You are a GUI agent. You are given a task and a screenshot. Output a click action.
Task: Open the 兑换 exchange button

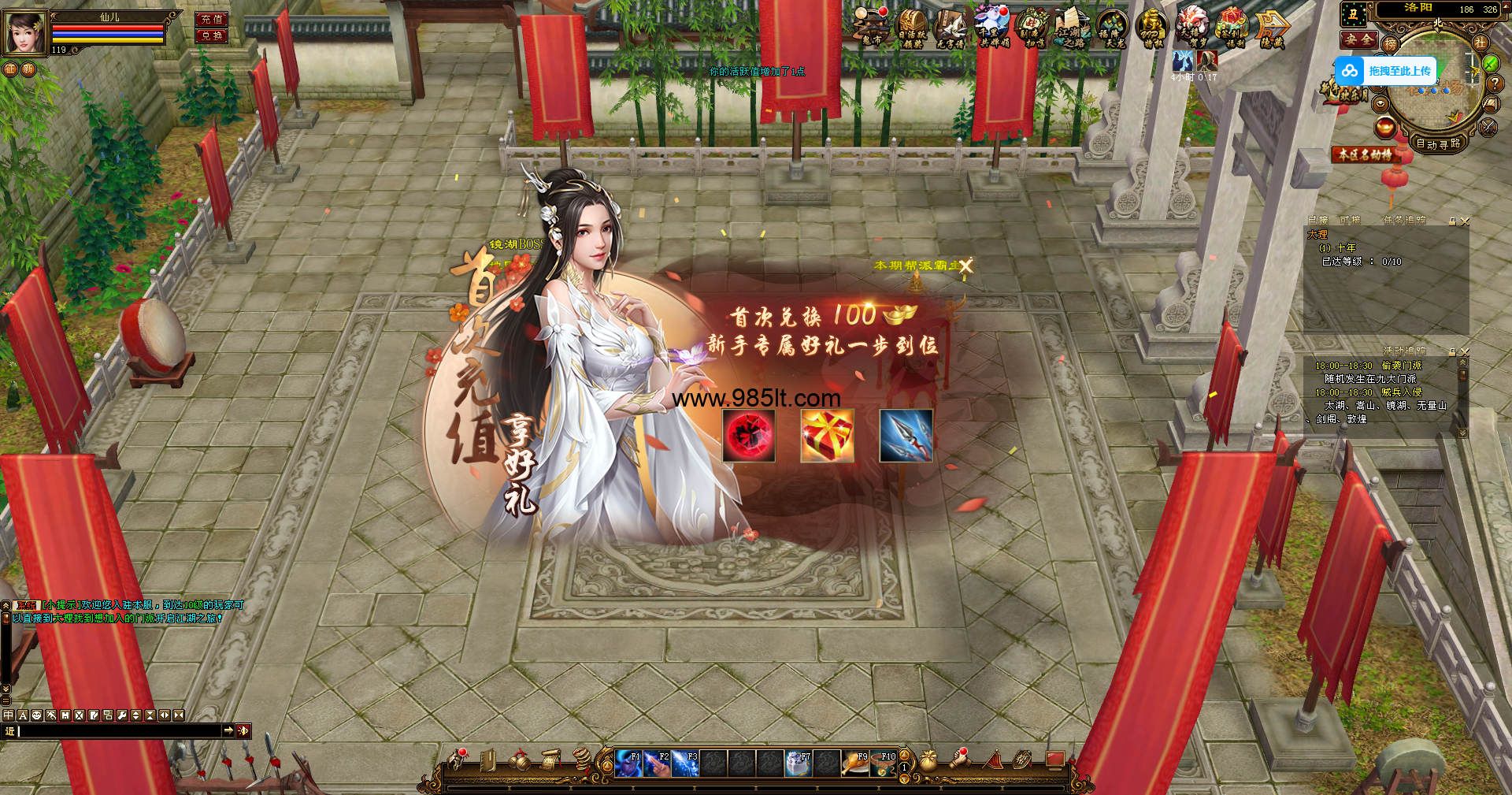pyautogui.click(x=211, y=35)
